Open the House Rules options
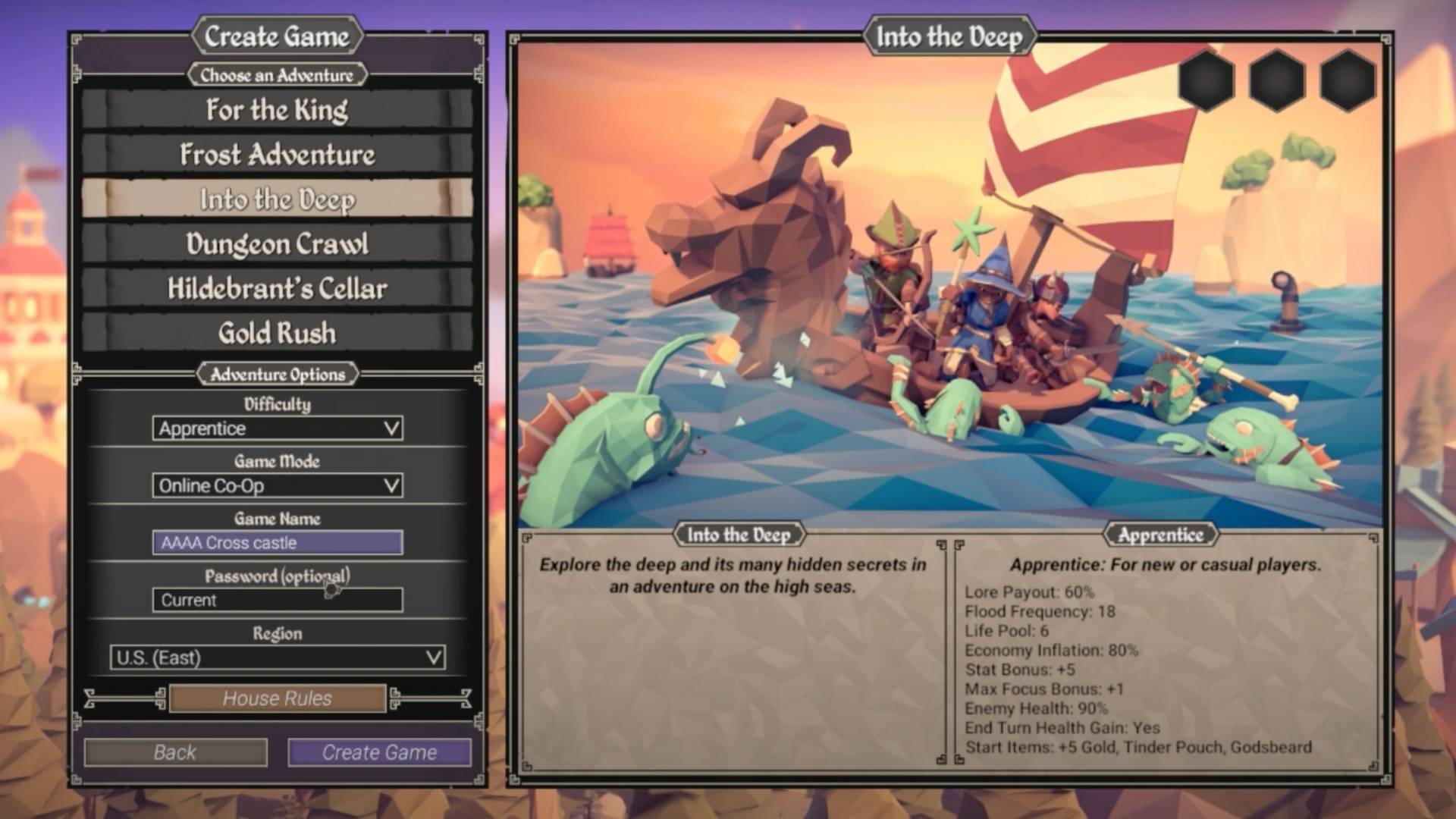The image size is (1456, 819). point(277,698)
